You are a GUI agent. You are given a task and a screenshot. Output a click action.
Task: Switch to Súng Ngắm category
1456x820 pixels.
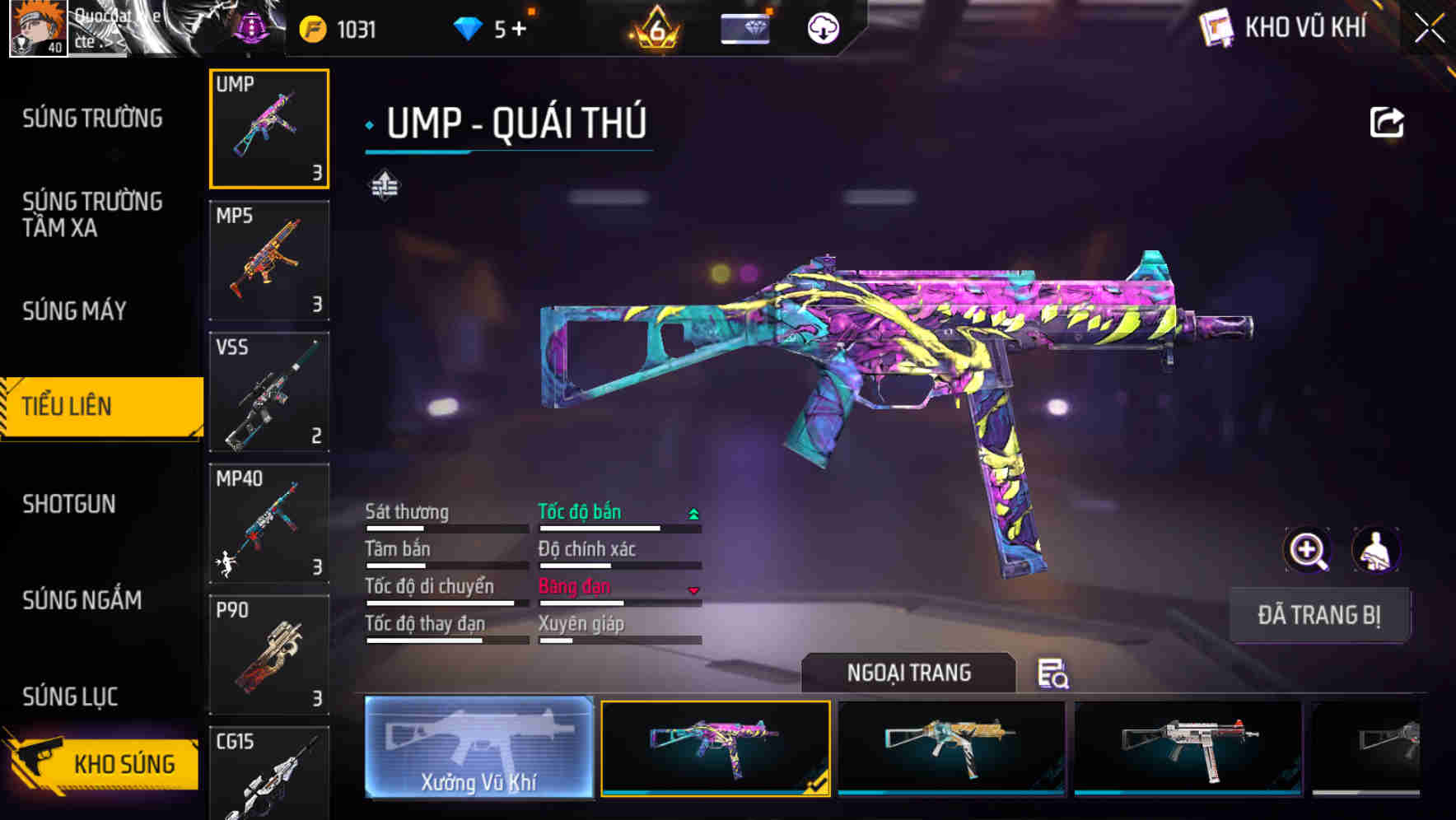tap(82, 600)
